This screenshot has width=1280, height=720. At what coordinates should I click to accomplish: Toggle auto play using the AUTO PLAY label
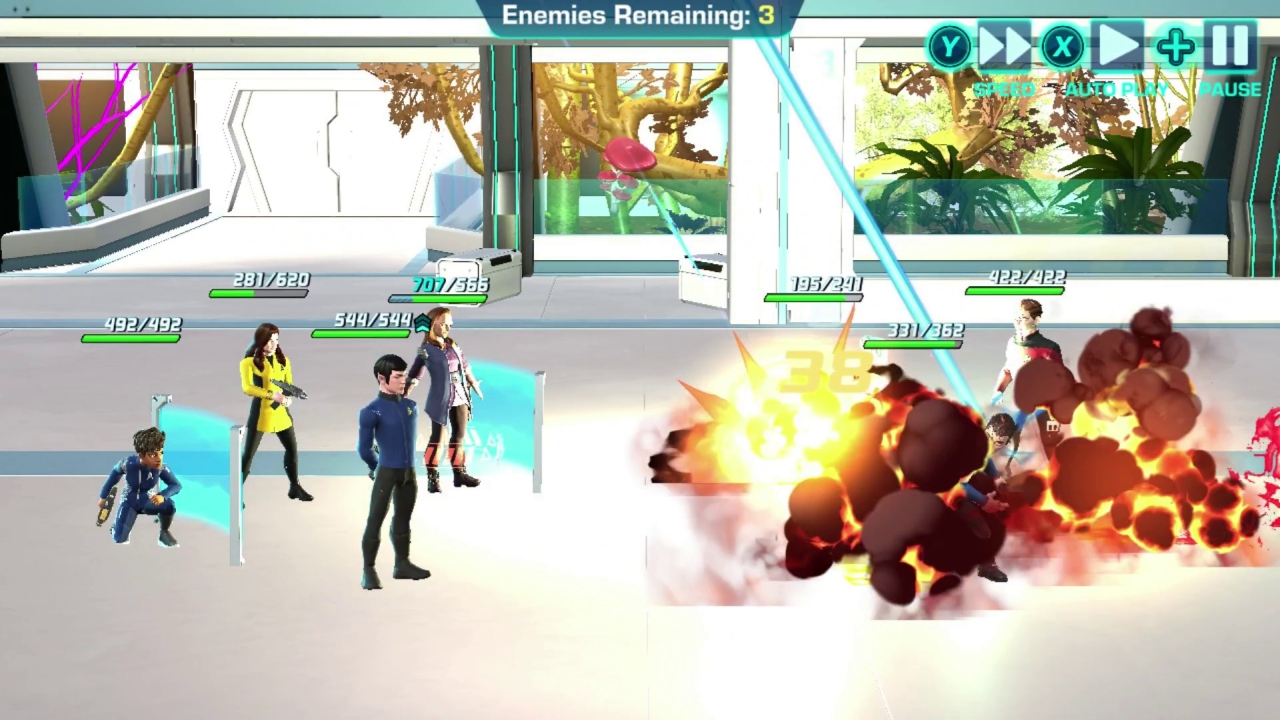click(1117, 89)
